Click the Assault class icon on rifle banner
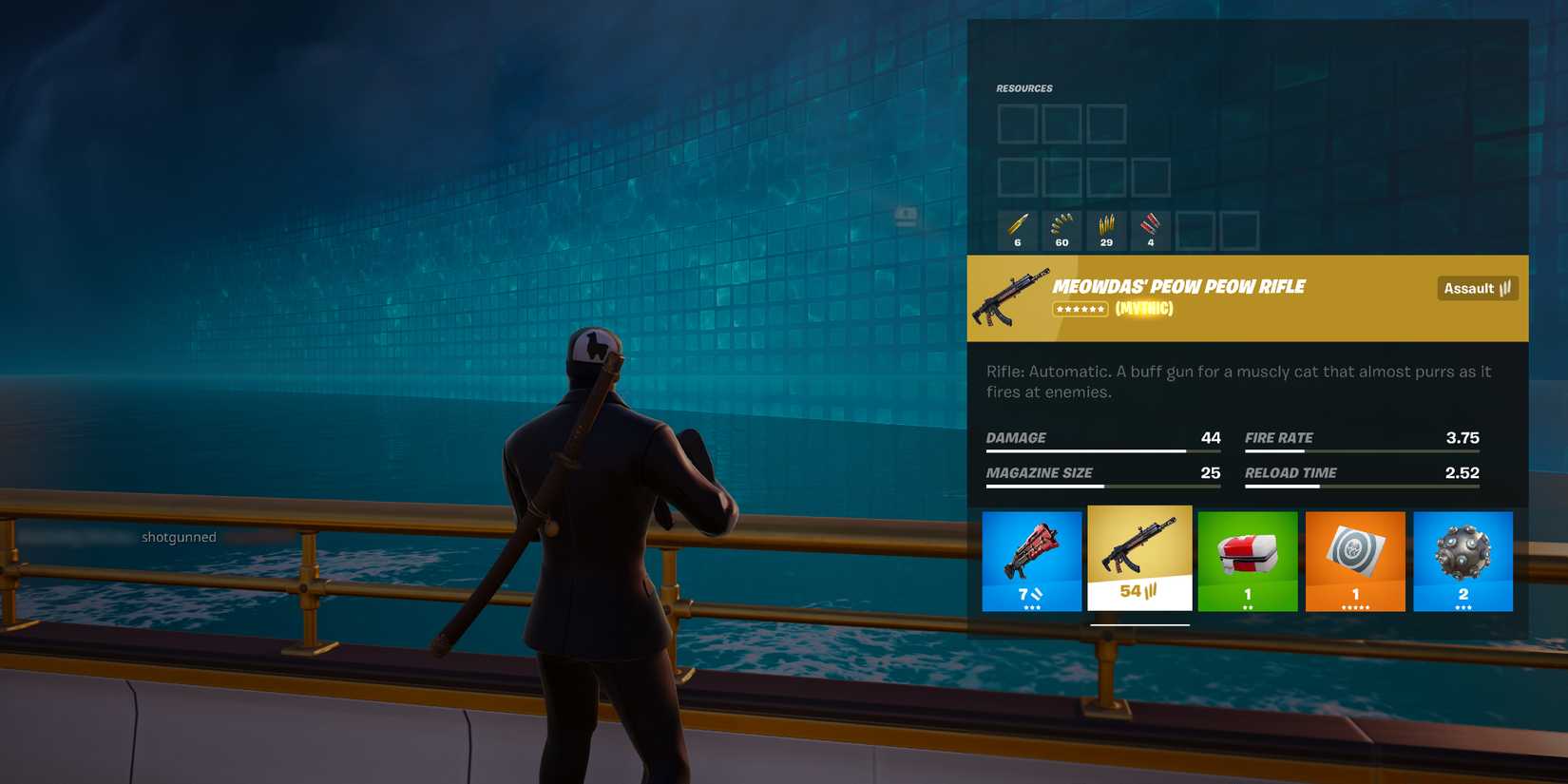Screen dimensions: 1568x784 click(1477, 288)
